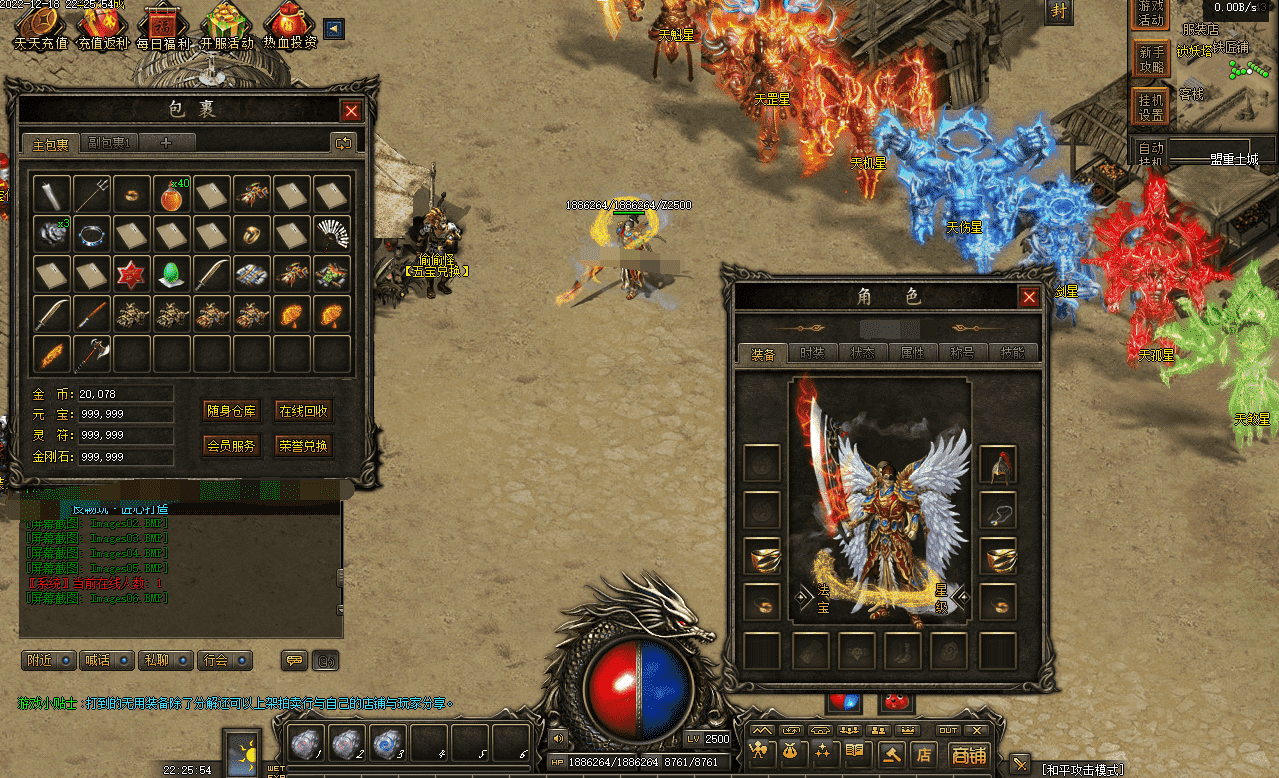Open the 属性 attributes tab
Viewport: 1279px width, 778px height.
[912, 353]
